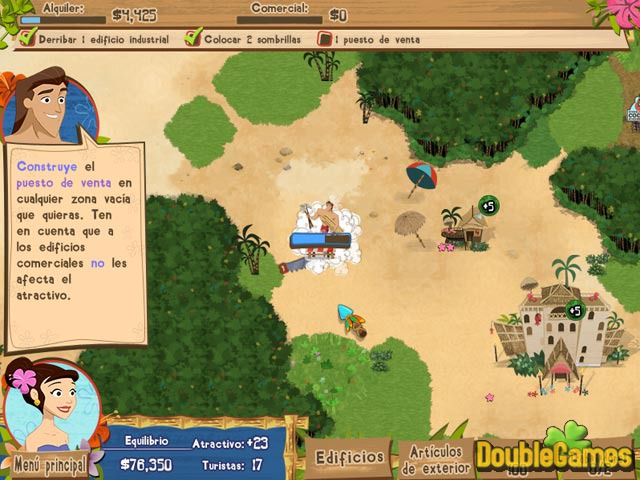Screen dimensions: 640x480
Task: Select the '1 puesto de venta' objective
Action: 369,40
